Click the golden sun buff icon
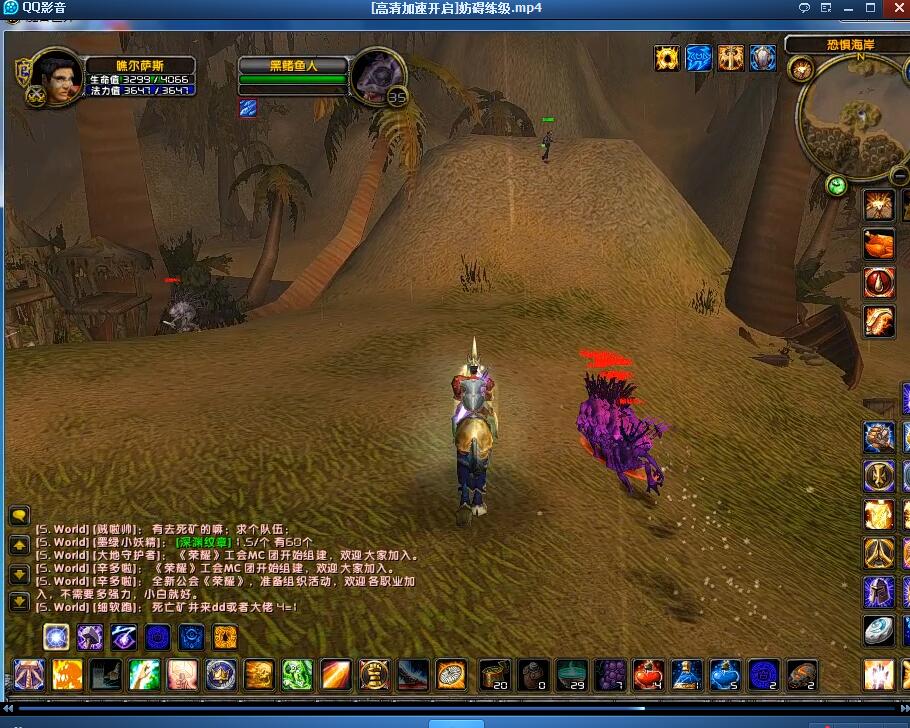Screen dimensions: 910x728 pos(667,58)
